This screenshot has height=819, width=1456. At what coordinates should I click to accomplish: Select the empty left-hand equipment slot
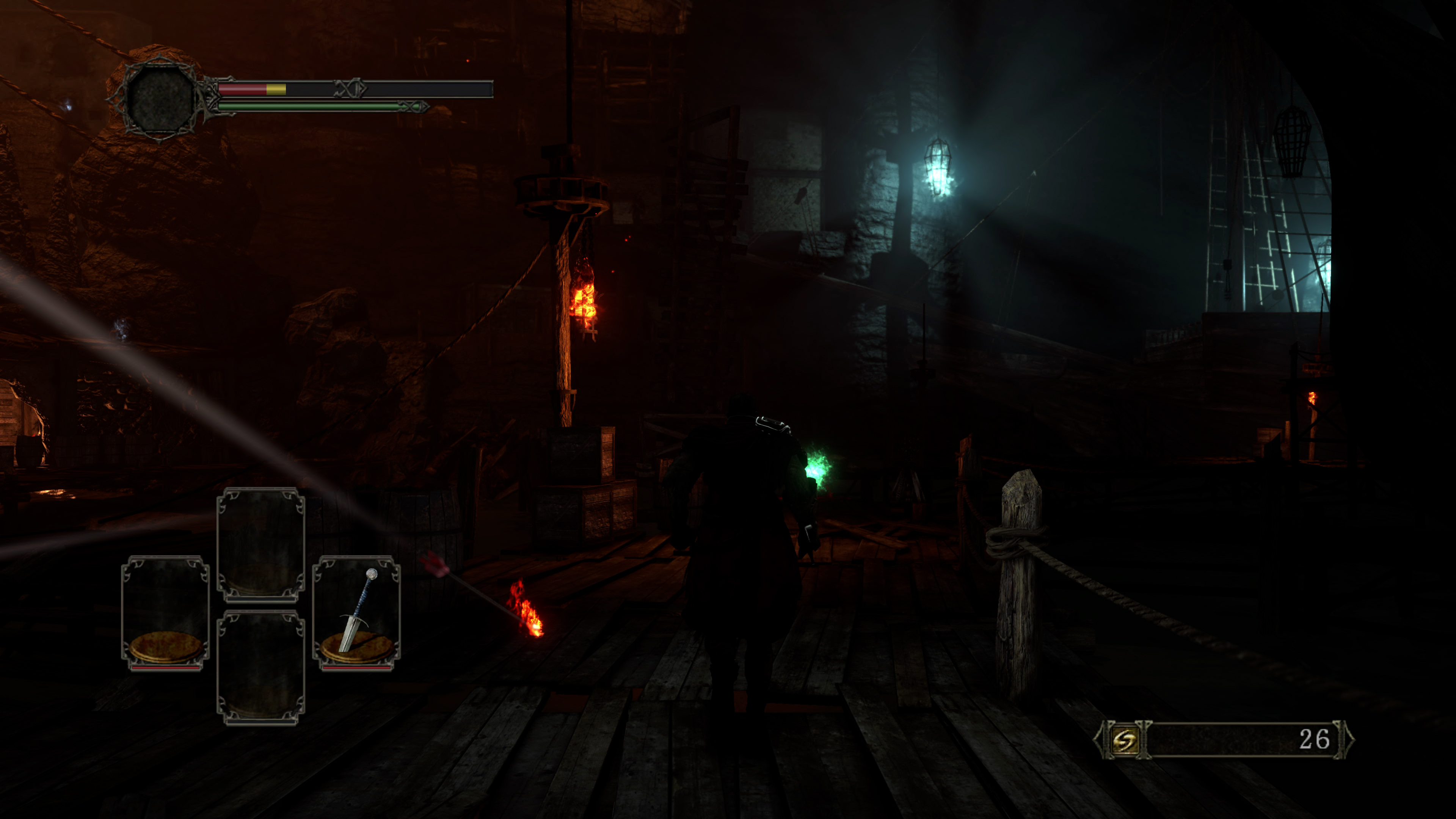click(166, 613)
